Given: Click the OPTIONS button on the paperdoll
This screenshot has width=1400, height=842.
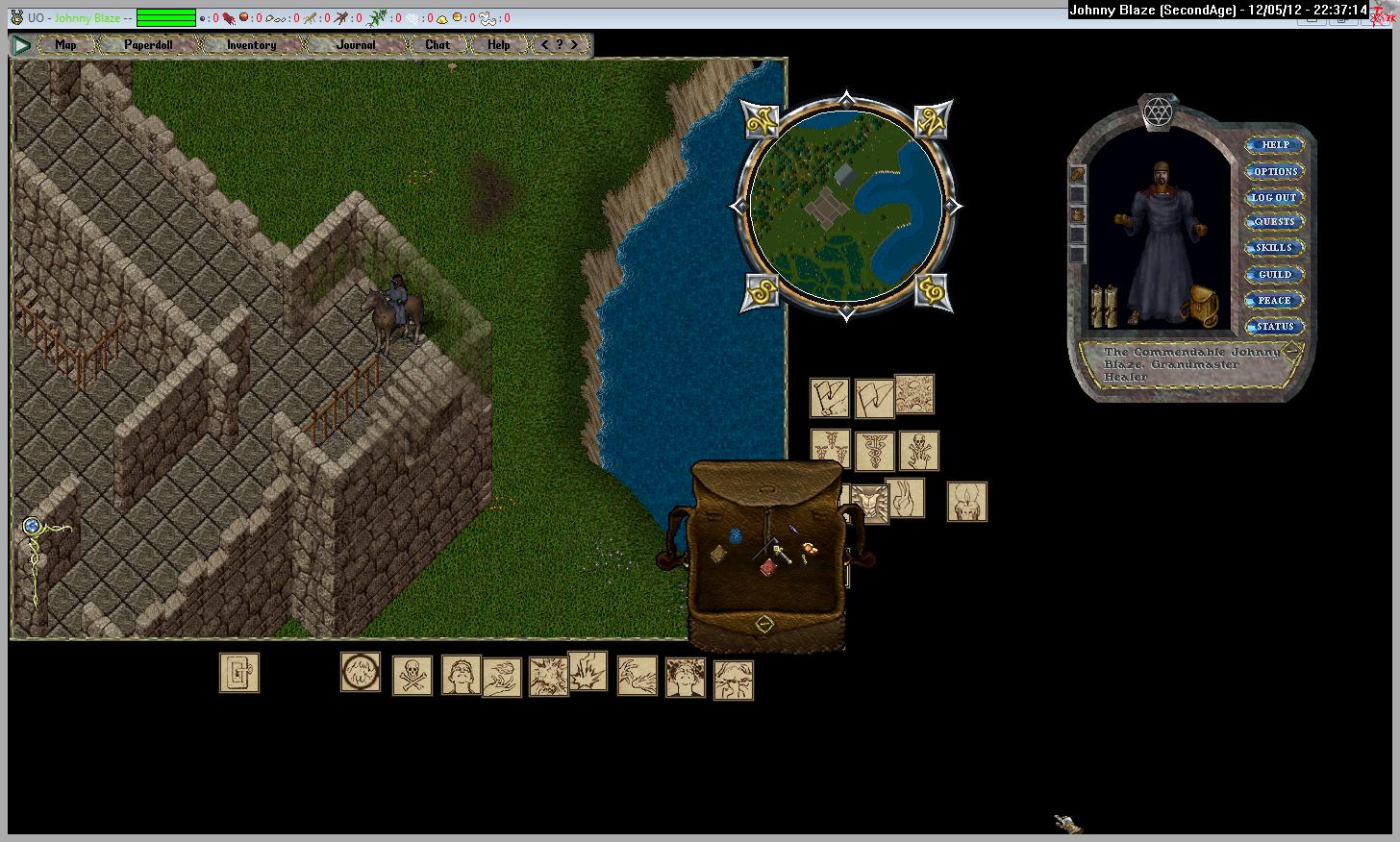Looking at the screenshot, I should click(1275, 171).
